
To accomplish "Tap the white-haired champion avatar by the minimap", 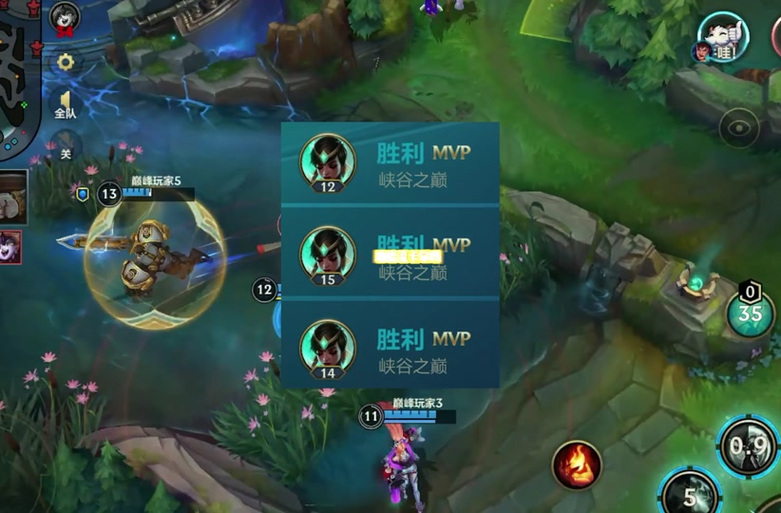I will click(x=65, y=18).
